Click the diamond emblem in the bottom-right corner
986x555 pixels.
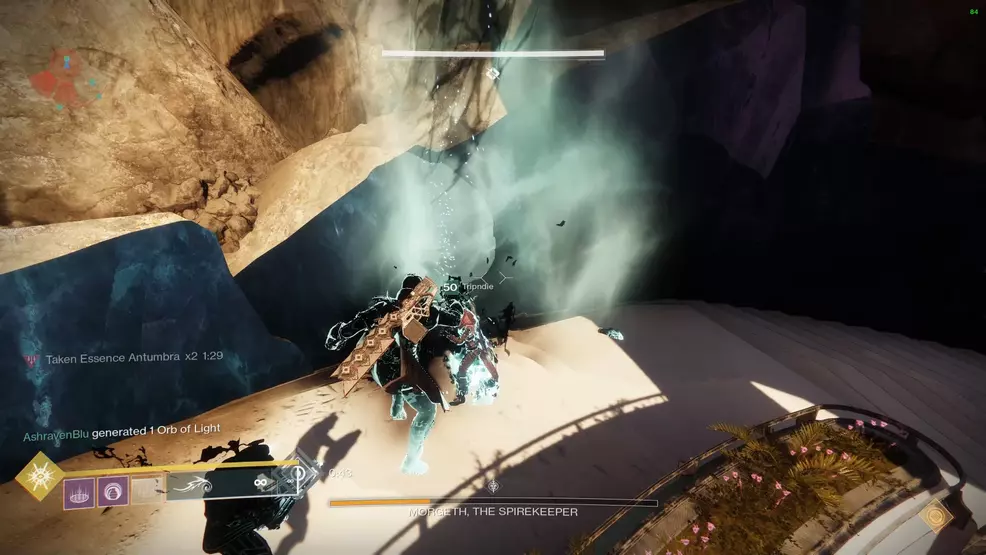pyautogui.click(x=937, y=517)
